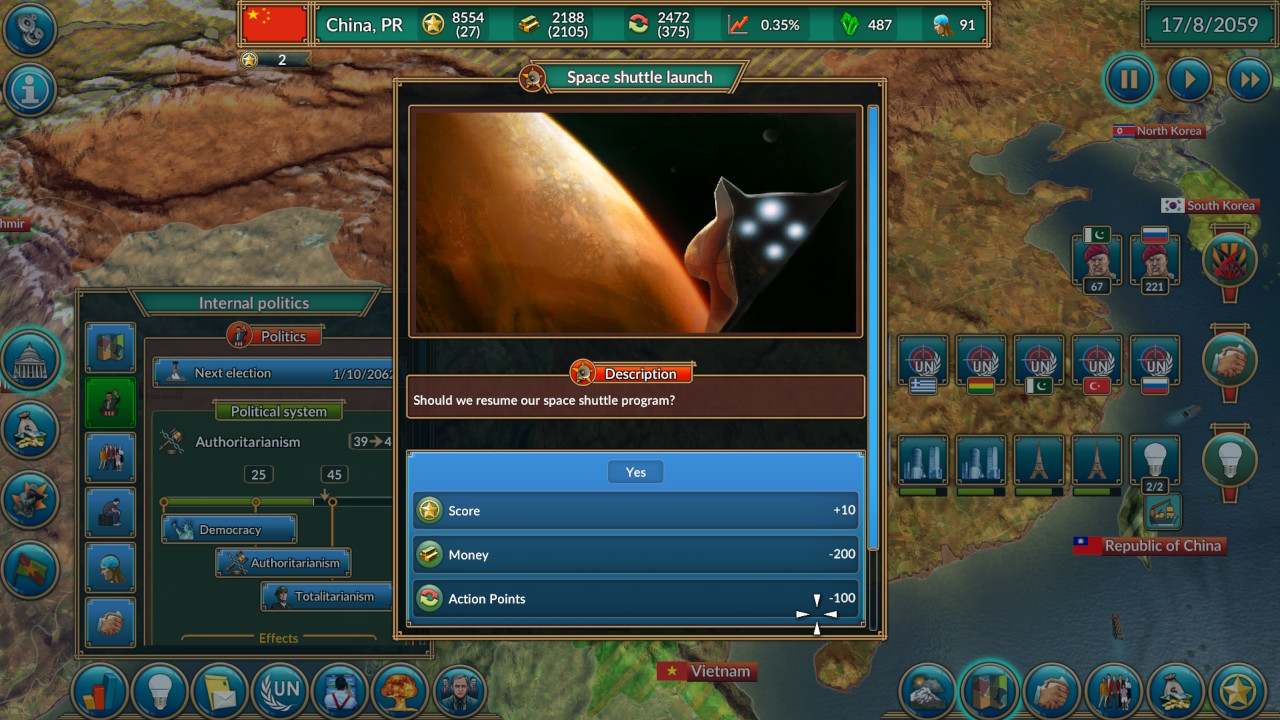Screen dimensions: 1280x720
Task: Click Yes to resume the space shuttle program
Action: pyautogui.click(x=635, y=471)
